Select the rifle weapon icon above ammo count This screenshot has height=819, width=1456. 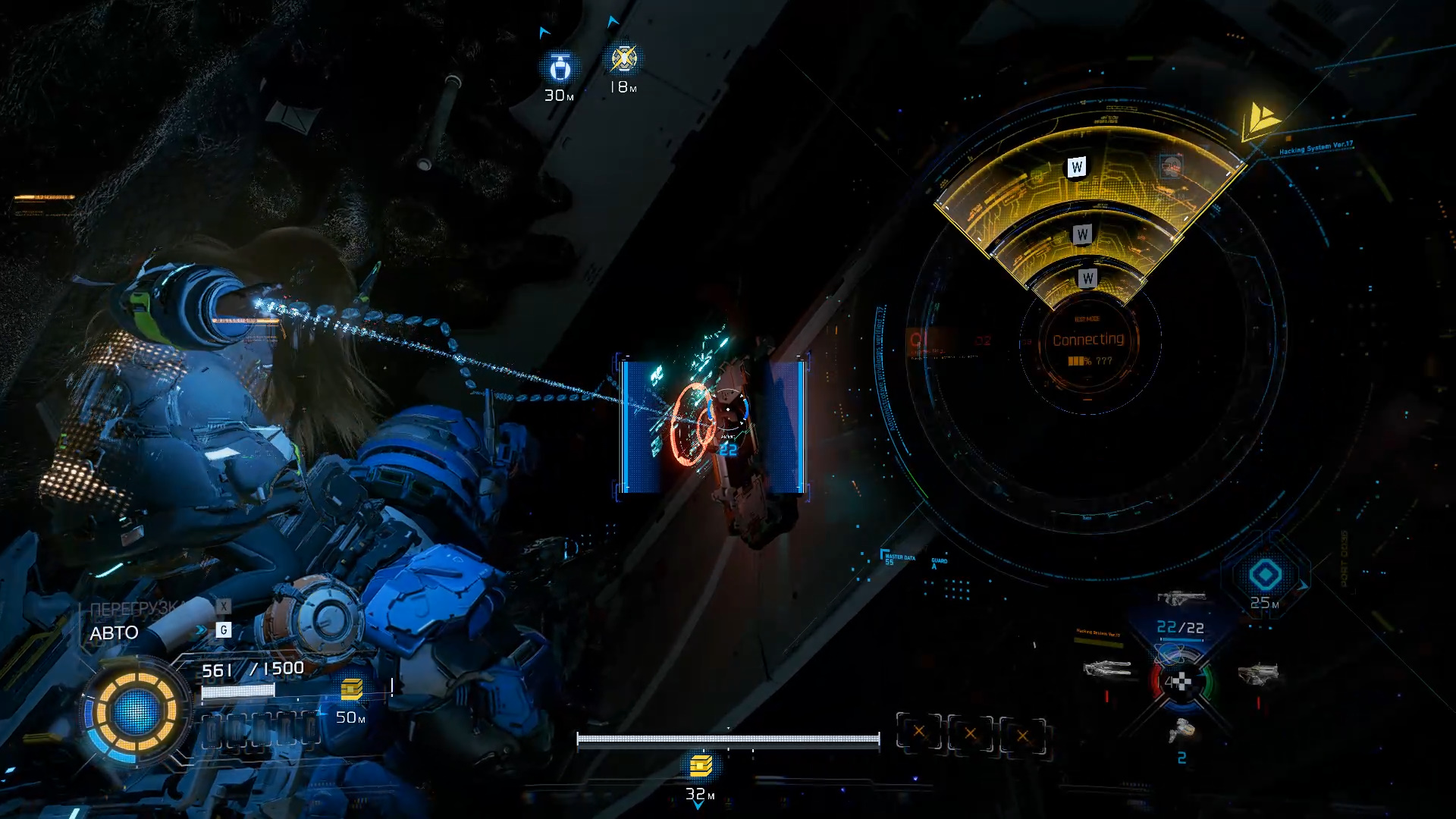pyautogui.click(x=1180, y=598)
